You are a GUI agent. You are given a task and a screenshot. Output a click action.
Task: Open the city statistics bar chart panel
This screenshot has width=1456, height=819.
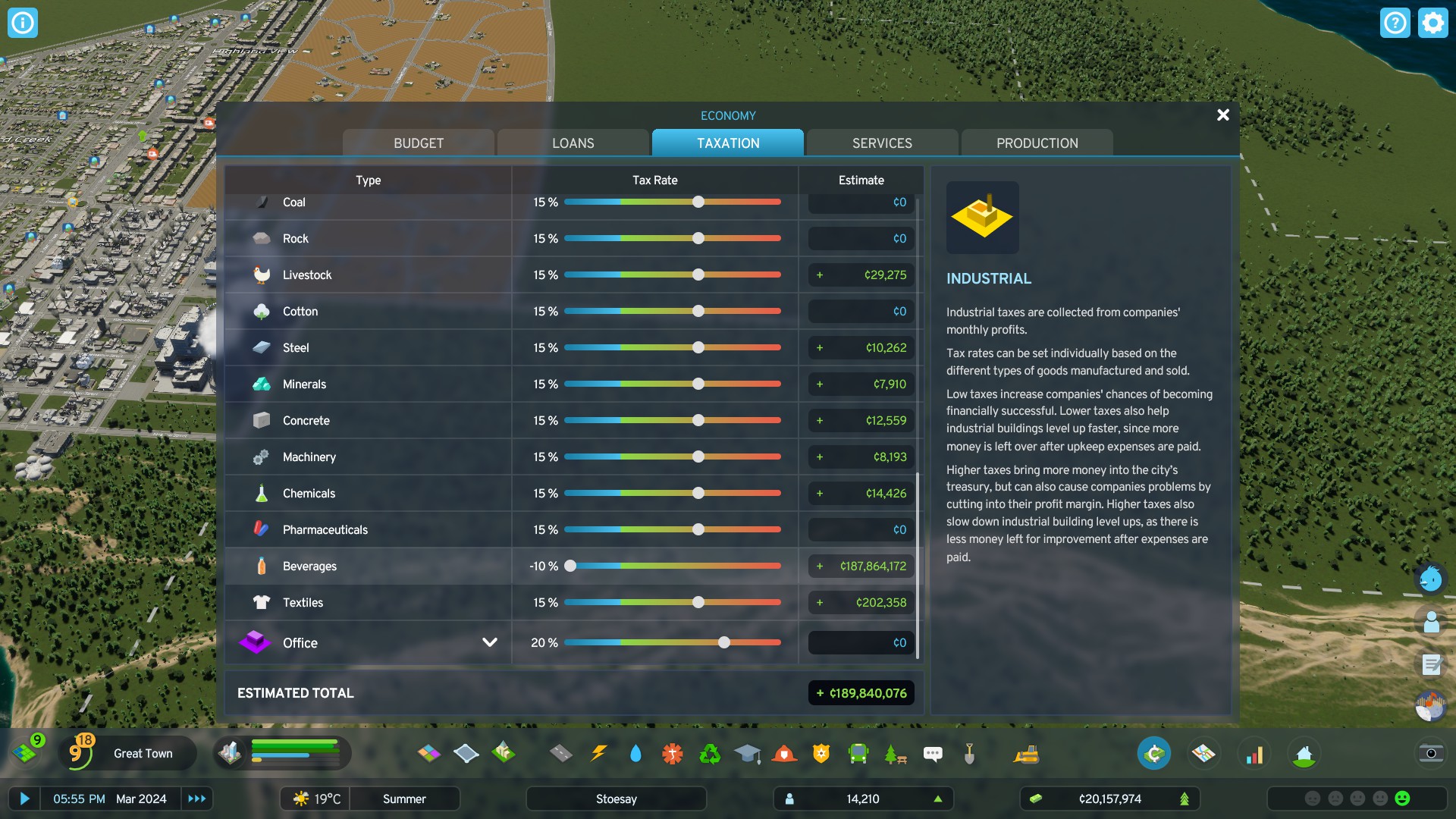[1255, 753]
